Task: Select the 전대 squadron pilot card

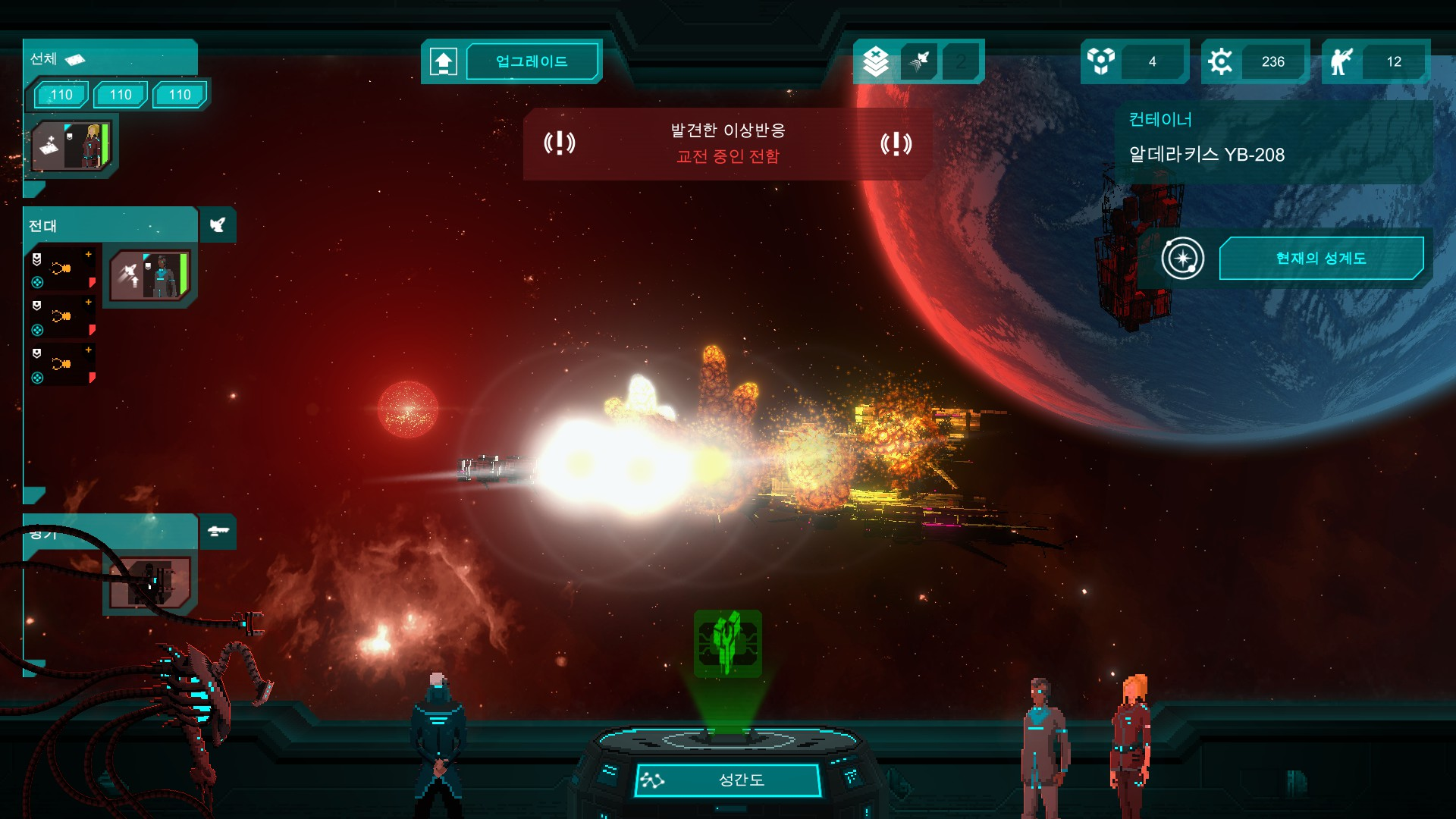Action: point(149,275)
